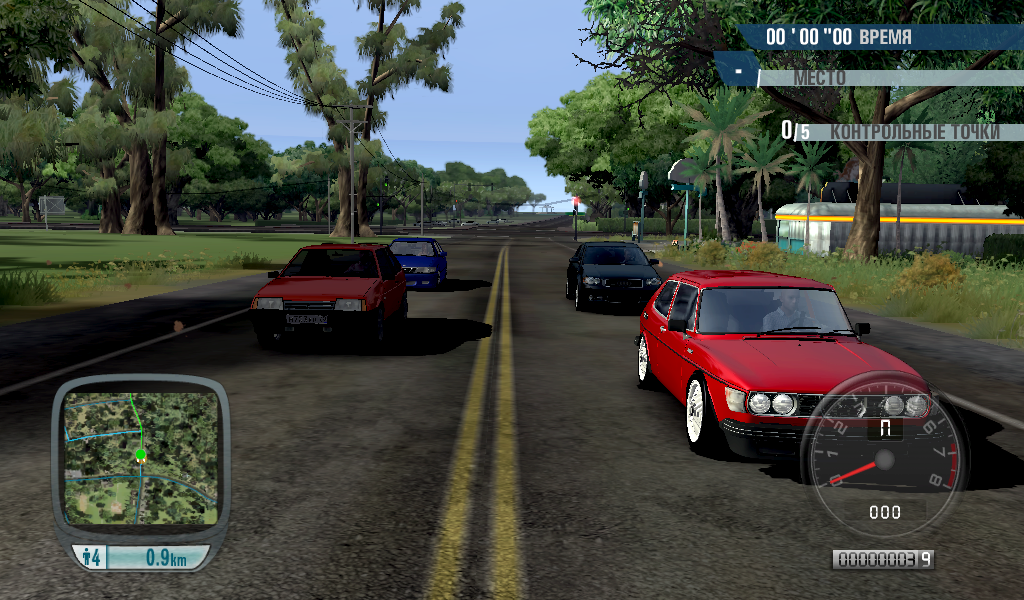Open the GPS minimap
1024x600 pixels.
(x=140, y=458)
